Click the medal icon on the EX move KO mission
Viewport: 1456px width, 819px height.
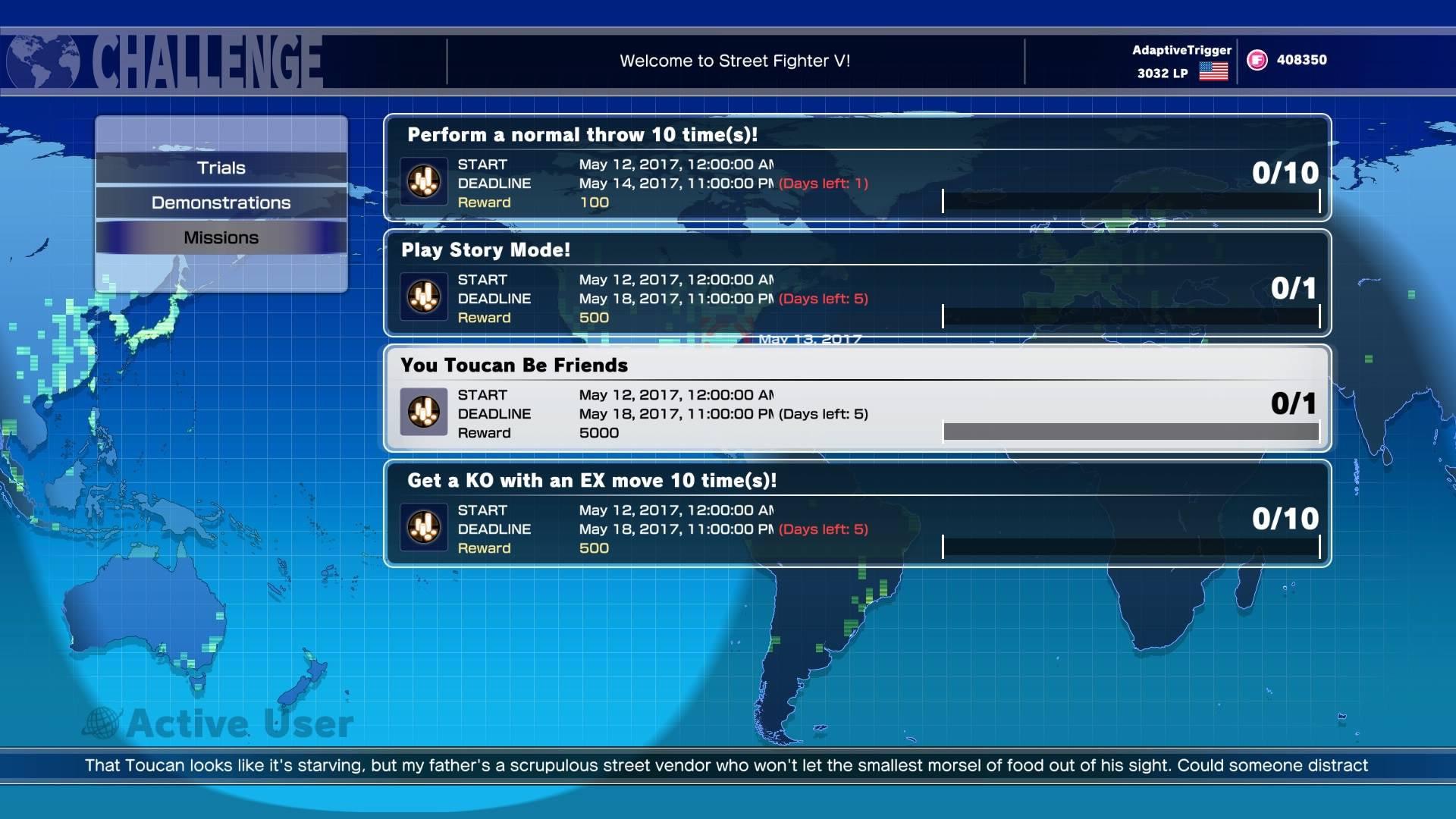423,528
